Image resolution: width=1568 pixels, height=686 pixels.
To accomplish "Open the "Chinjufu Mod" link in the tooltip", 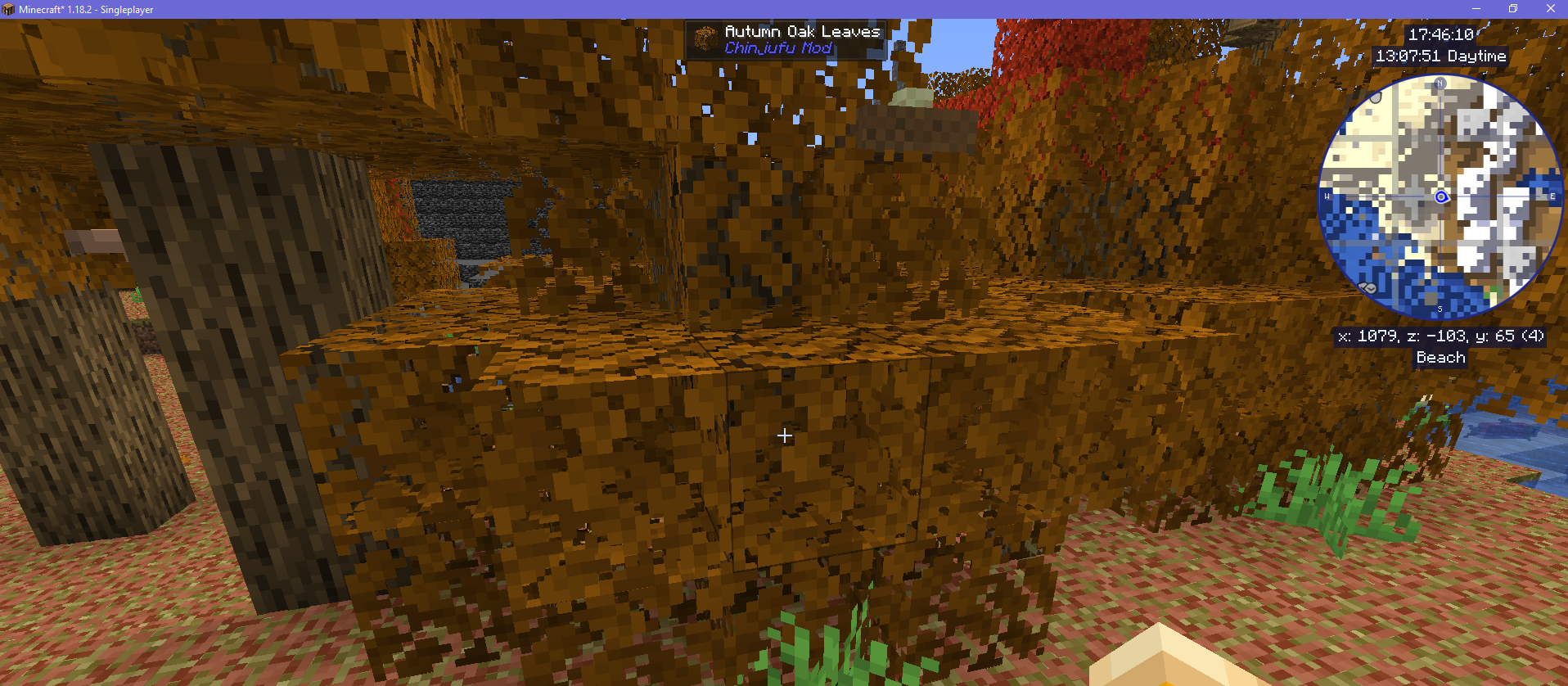I will pos(777,47).
